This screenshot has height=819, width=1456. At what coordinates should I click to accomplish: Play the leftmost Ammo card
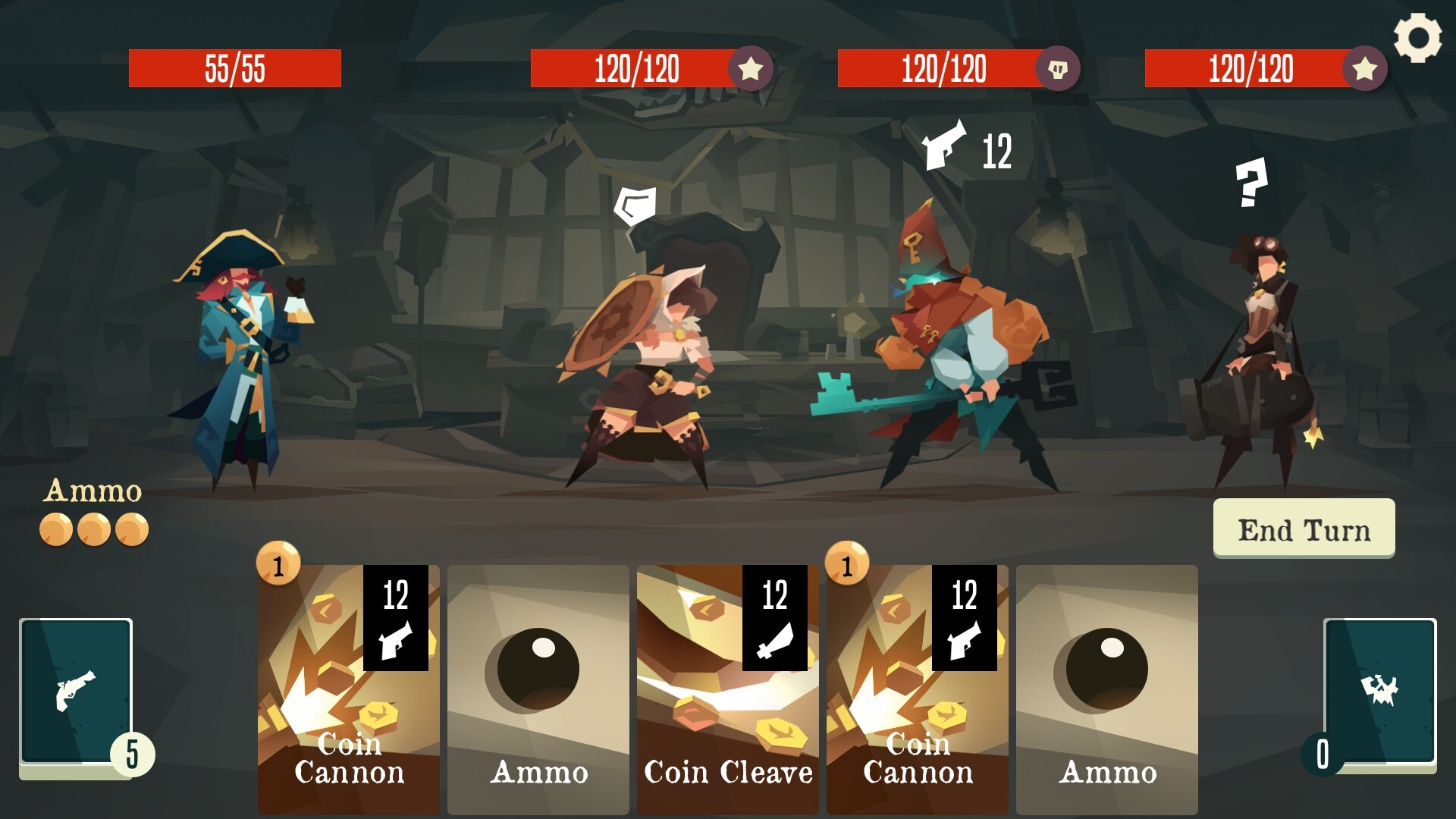(x=538, y=682)
